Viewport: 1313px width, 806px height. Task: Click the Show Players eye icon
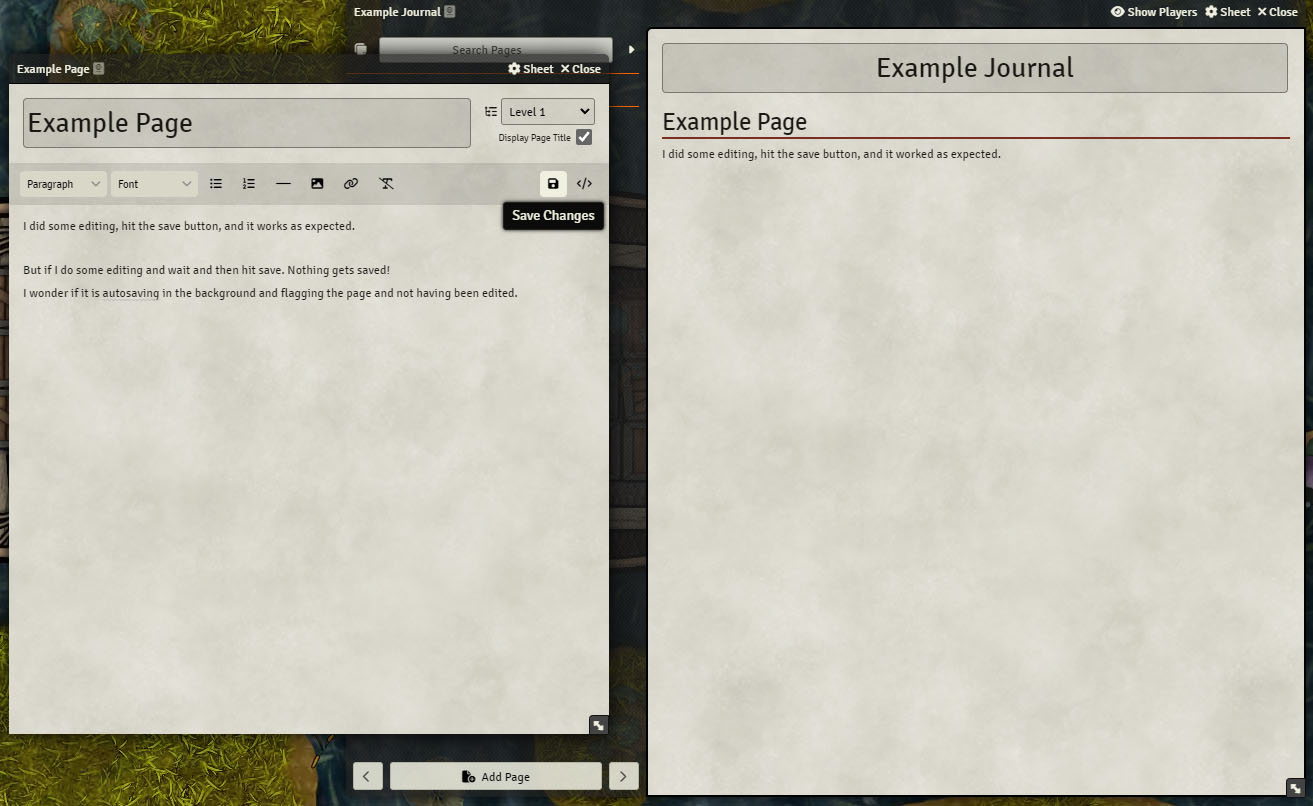pyautogui.click(x=1117, y=11)
